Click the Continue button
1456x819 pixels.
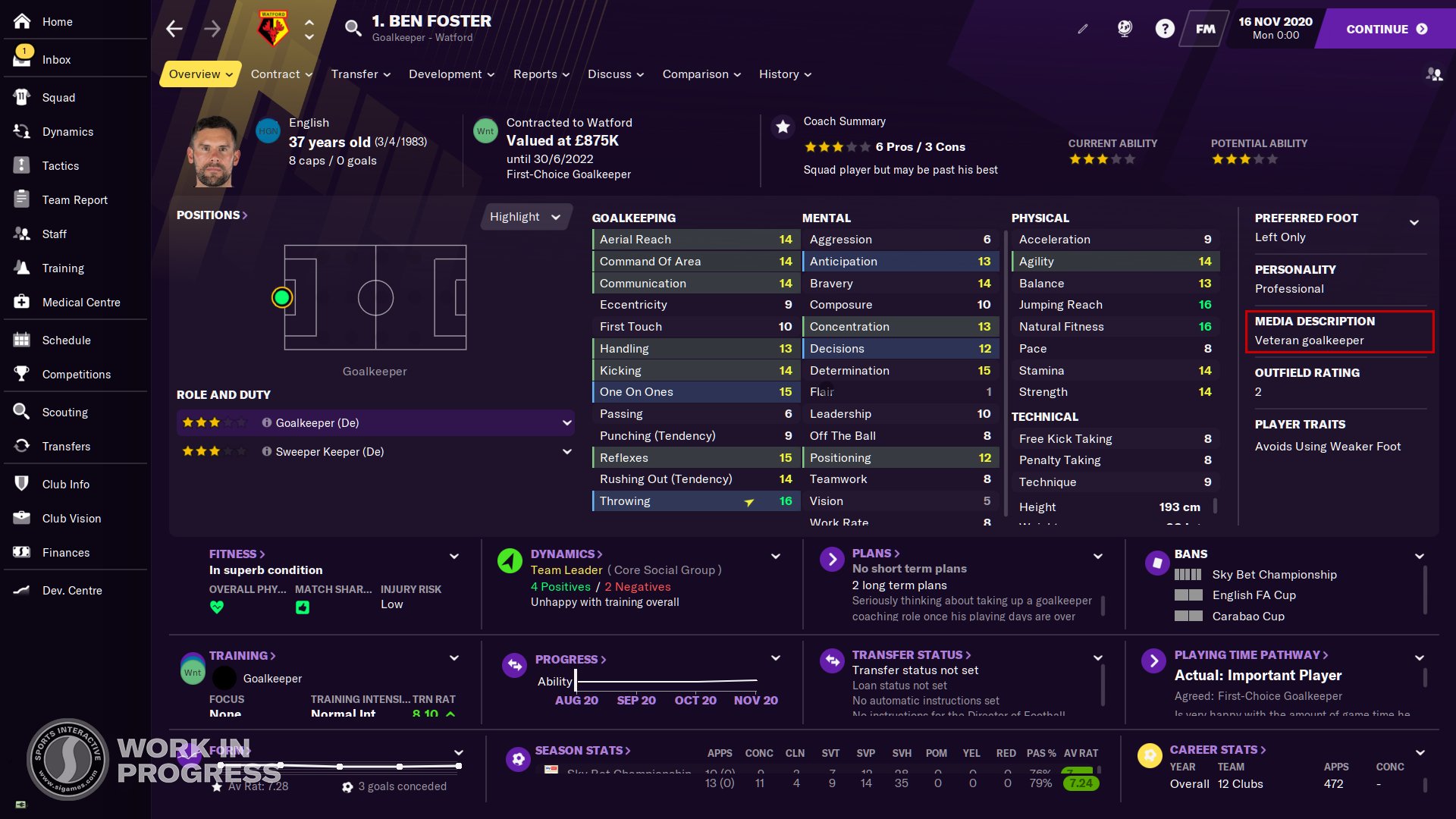click(x=1385, y=29)
